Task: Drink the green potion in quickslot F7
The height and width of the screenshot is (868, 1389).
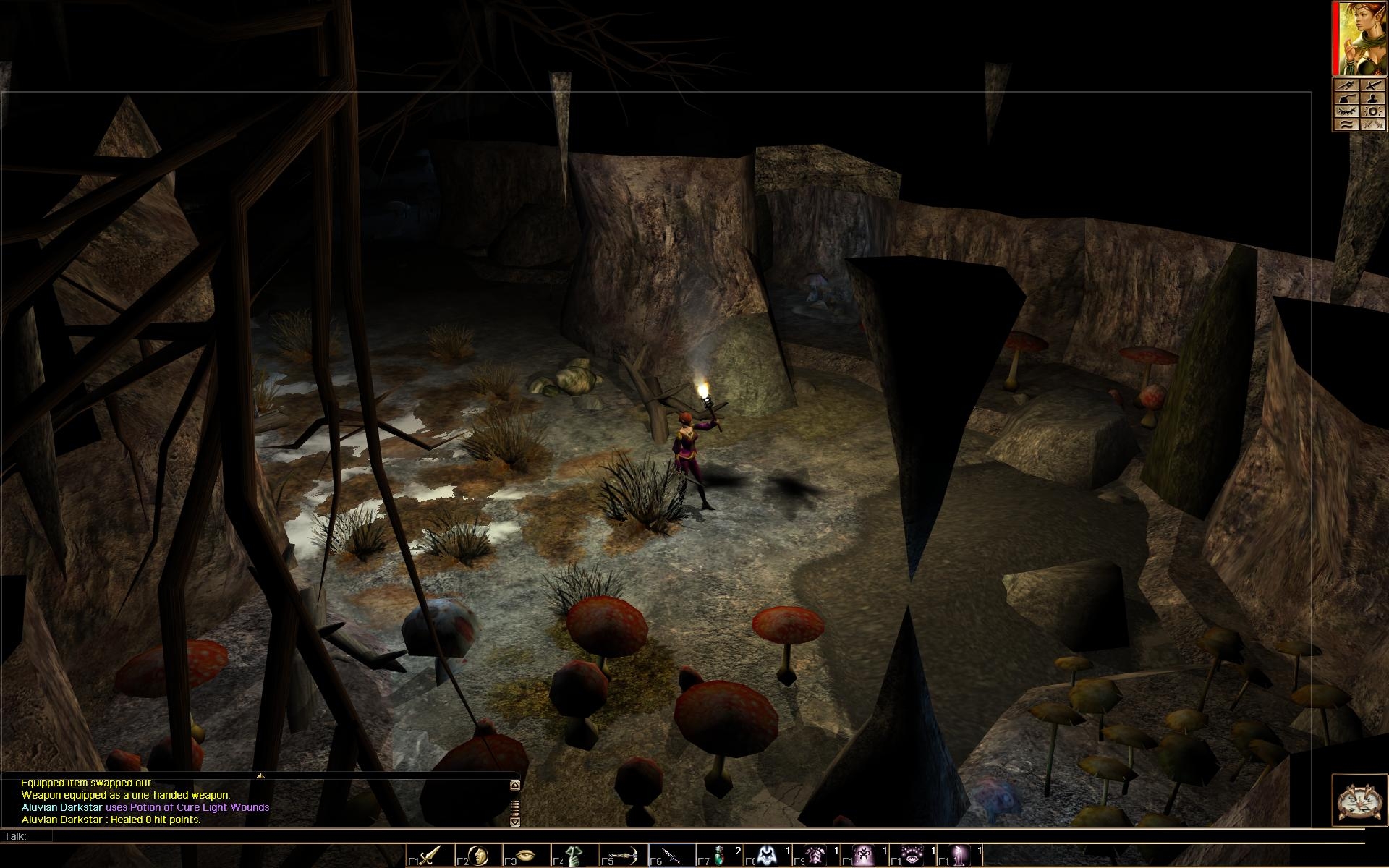Action: pos(719,855)
